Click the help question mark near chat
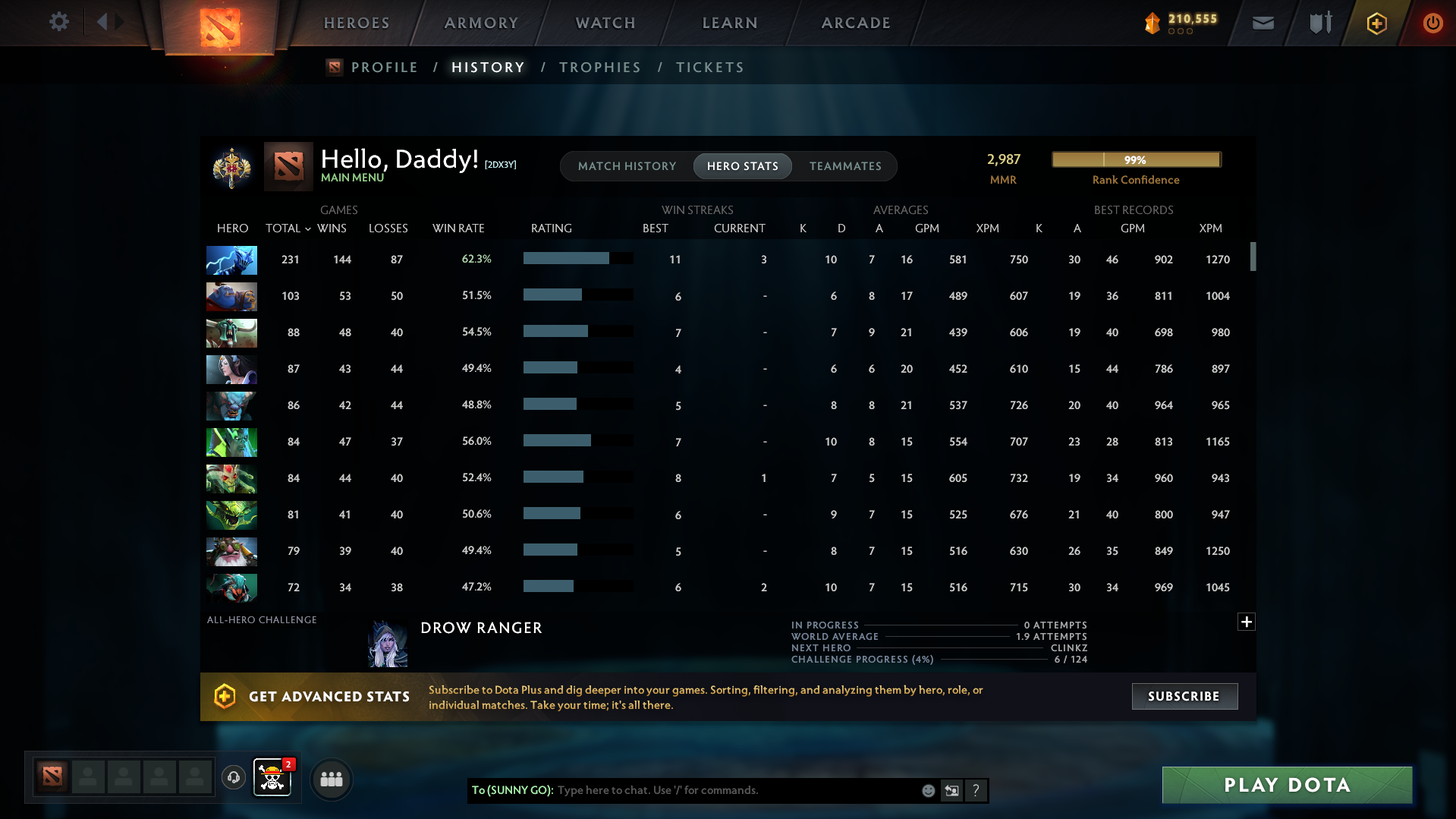 976,790
